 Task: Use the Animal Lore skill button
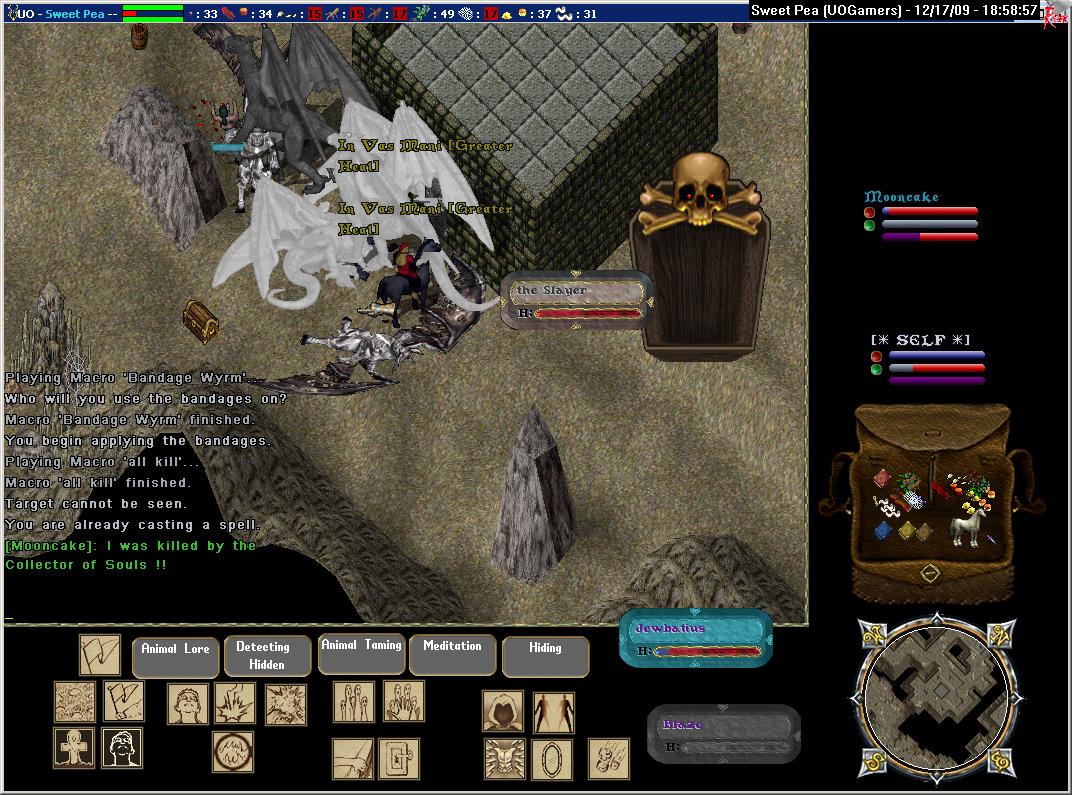click(x=175, y=657)
